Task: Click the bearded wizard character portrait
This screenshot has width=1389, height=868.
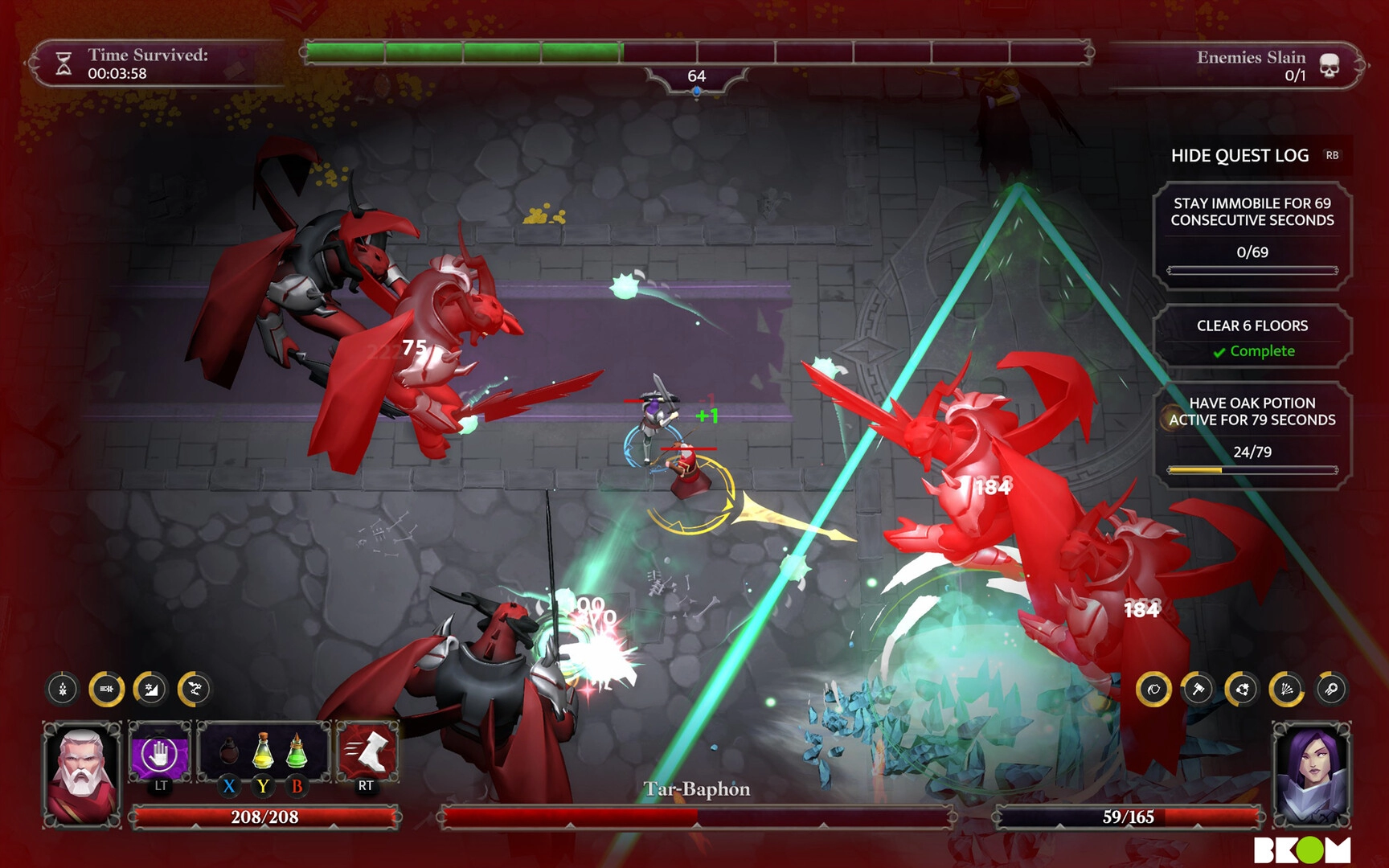Action: 81,774
